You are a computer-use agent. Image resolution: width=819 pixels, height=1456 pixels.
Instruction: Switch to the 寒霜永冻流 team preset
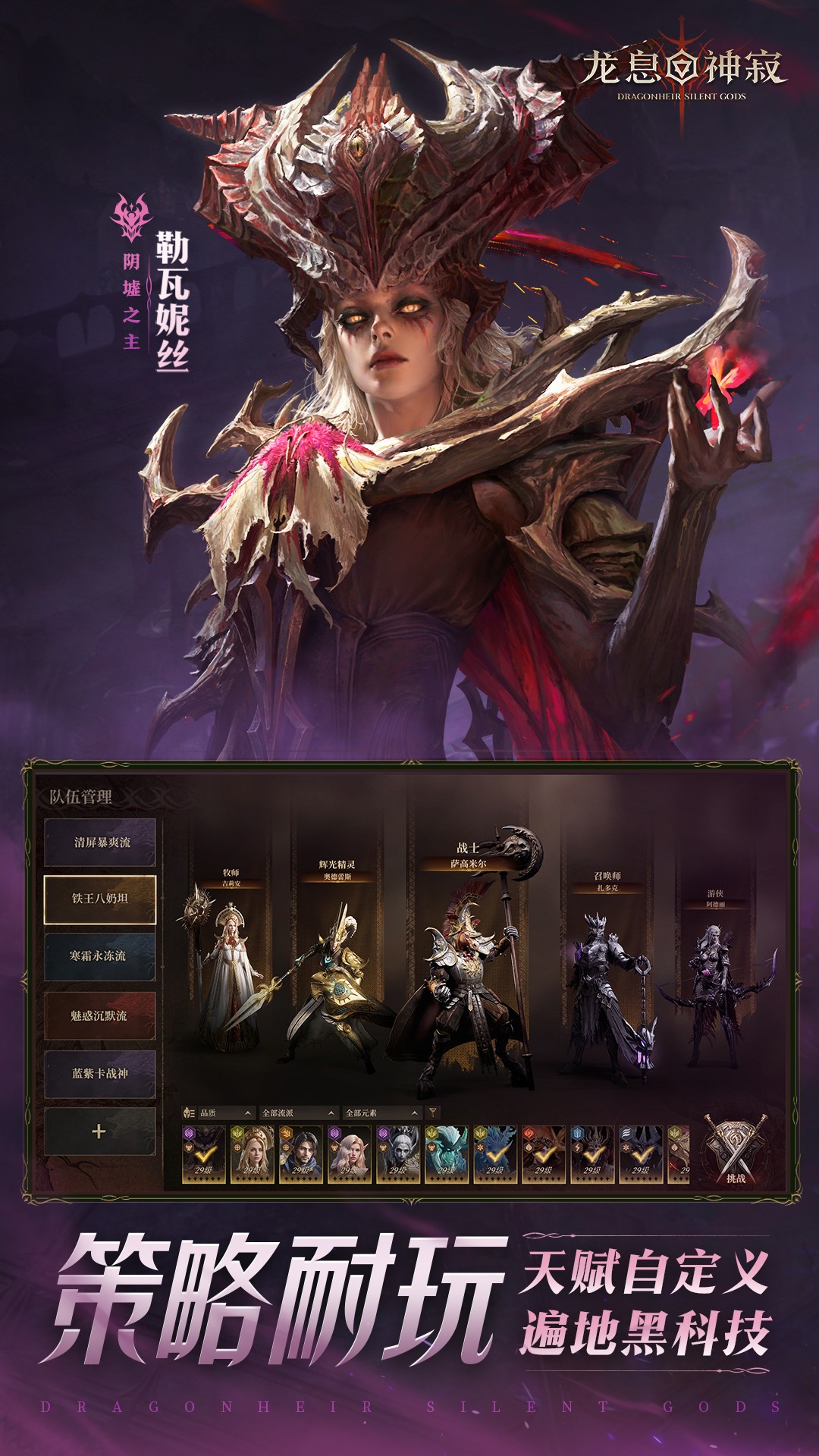point(100,956)
